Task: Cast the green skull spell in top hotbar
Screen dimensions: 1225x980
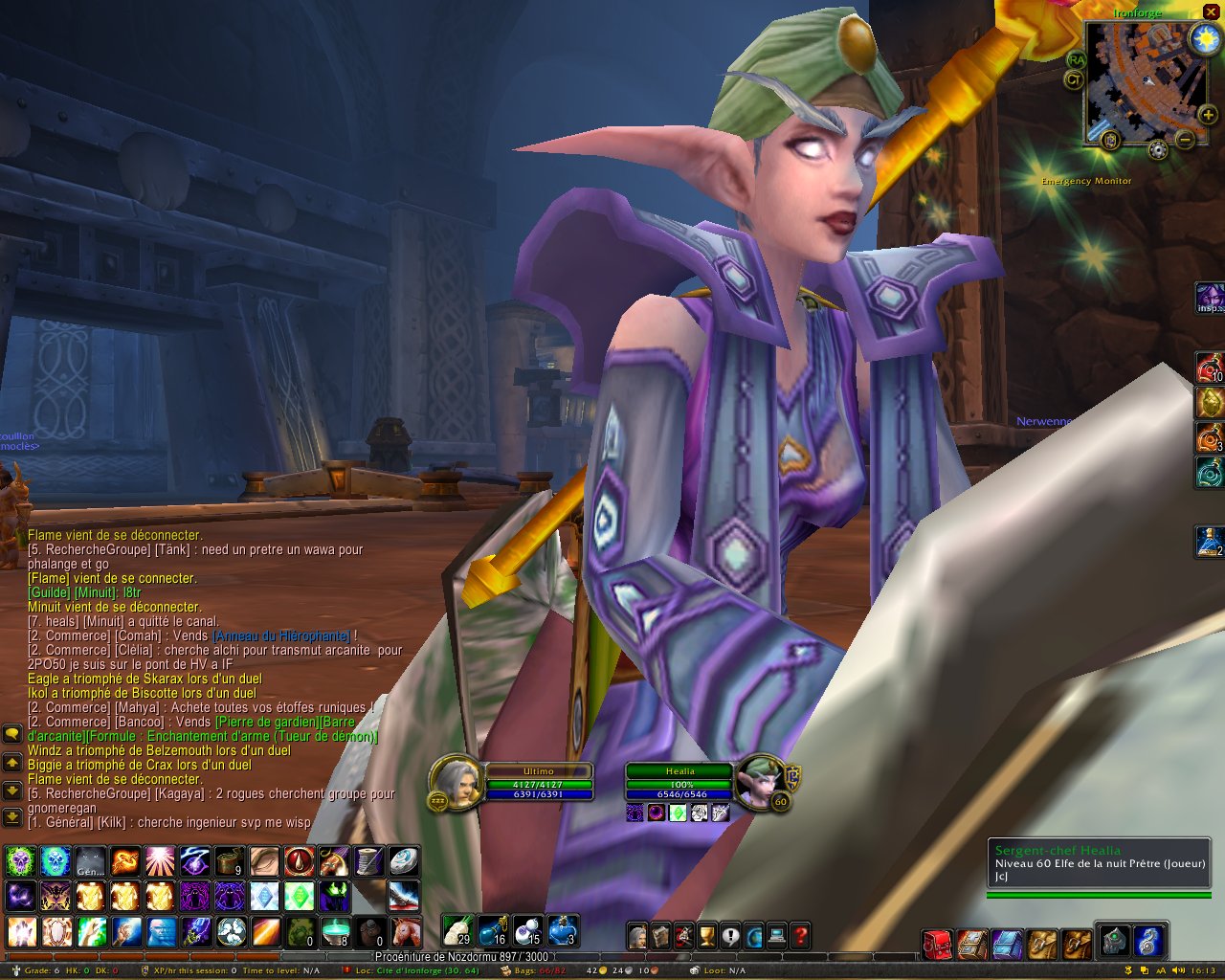Action: (x=21, y=861)
